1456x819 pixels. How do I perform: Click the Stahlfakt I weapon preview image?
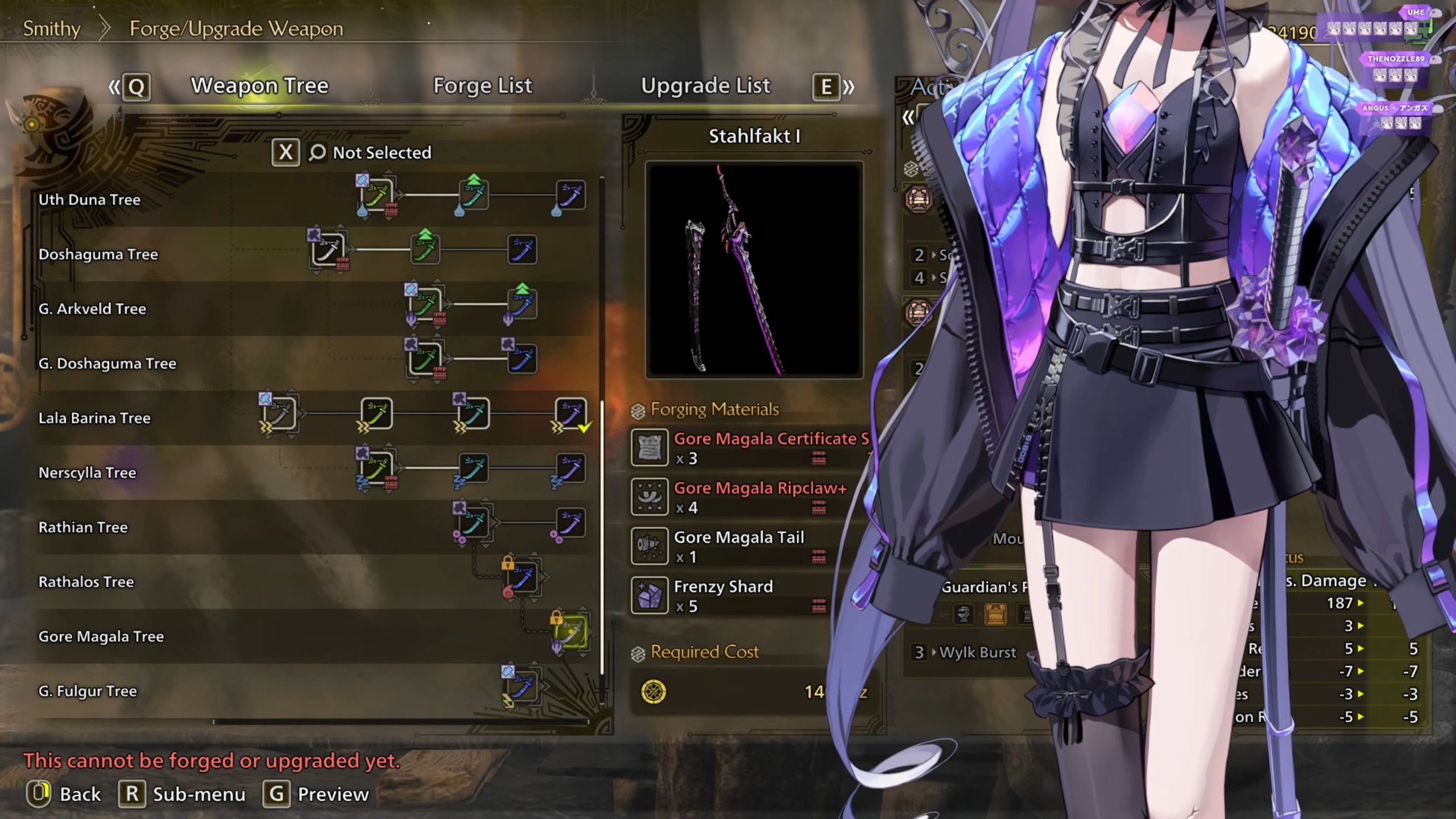pos(754,270)
